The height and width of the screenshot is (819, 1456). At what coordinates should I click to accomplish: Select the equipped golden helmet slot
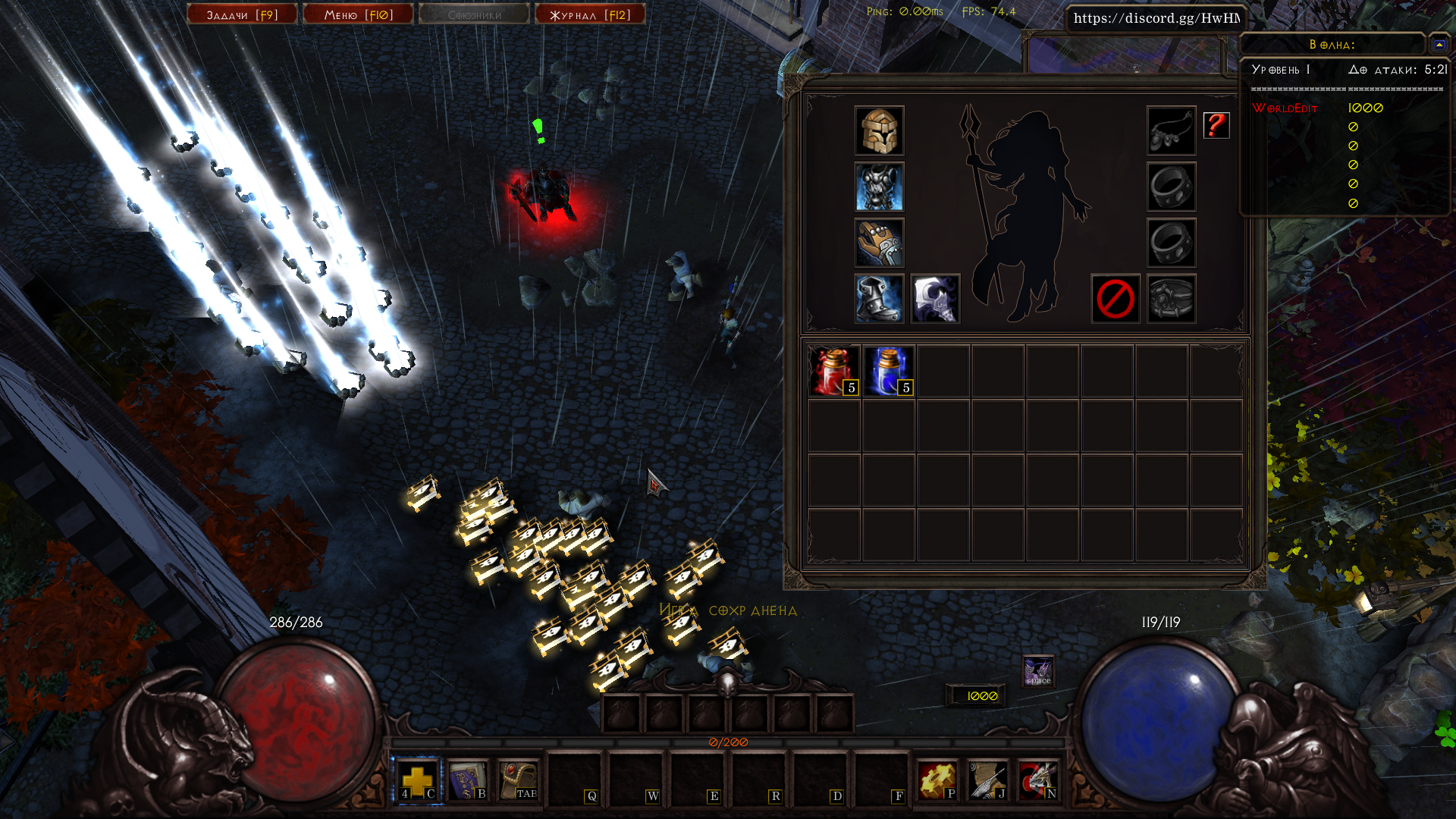click(x=879, y=131)
